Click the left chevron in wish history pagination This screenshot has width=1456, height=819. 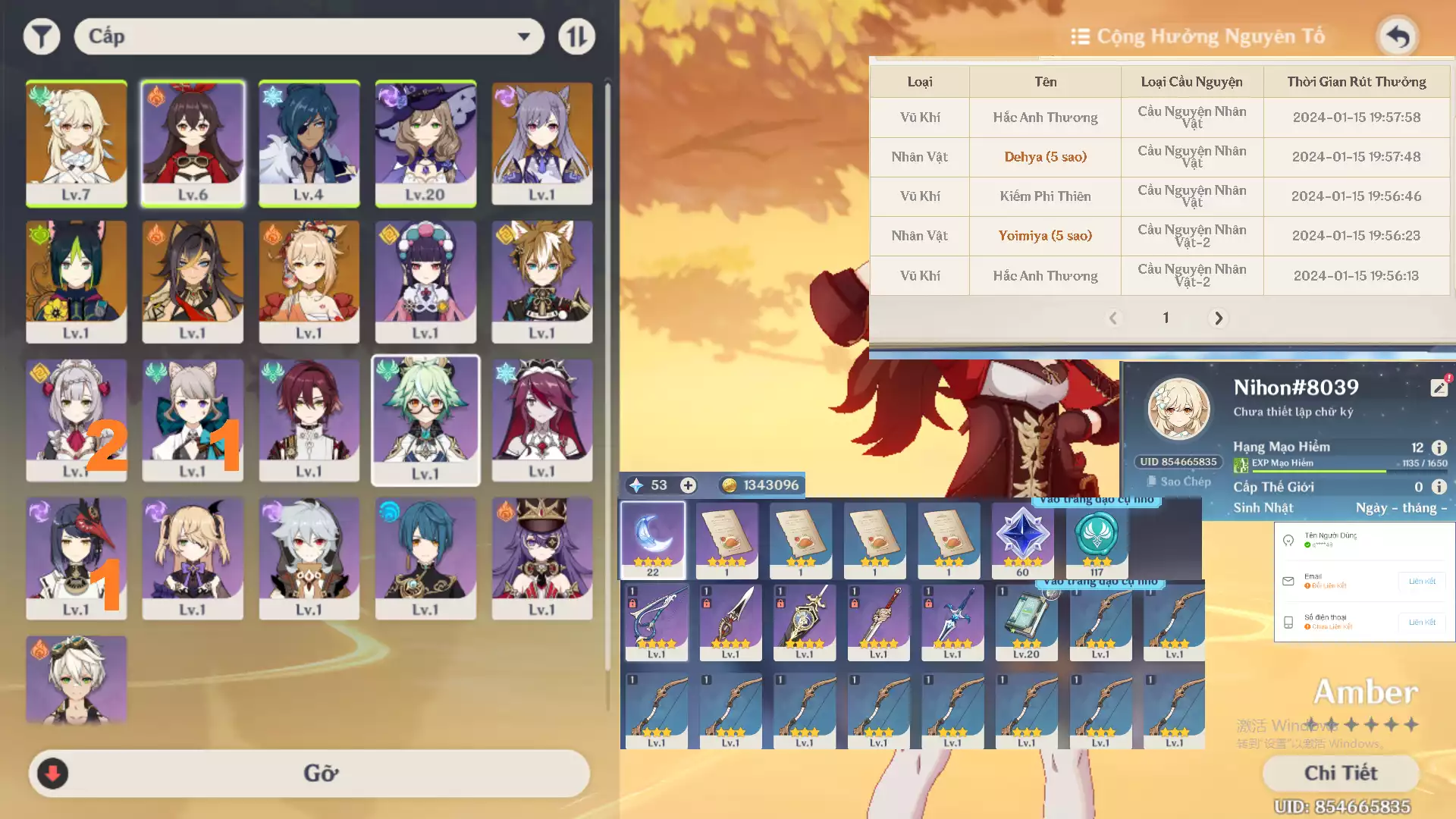(1113, 318)
